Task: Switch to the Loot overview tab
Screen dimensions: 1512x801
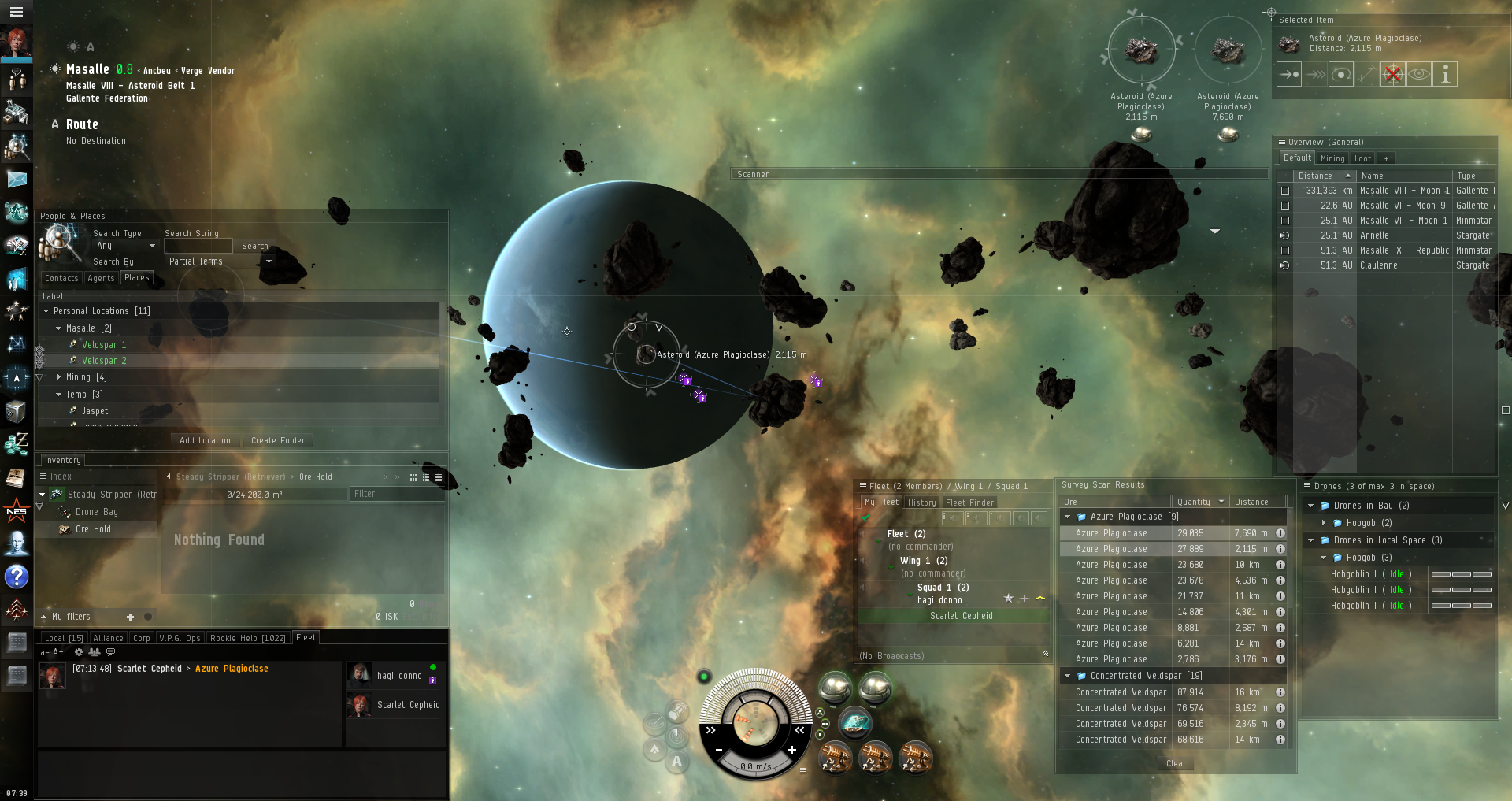Action: pyautogui.click(x=1362, y=158)
